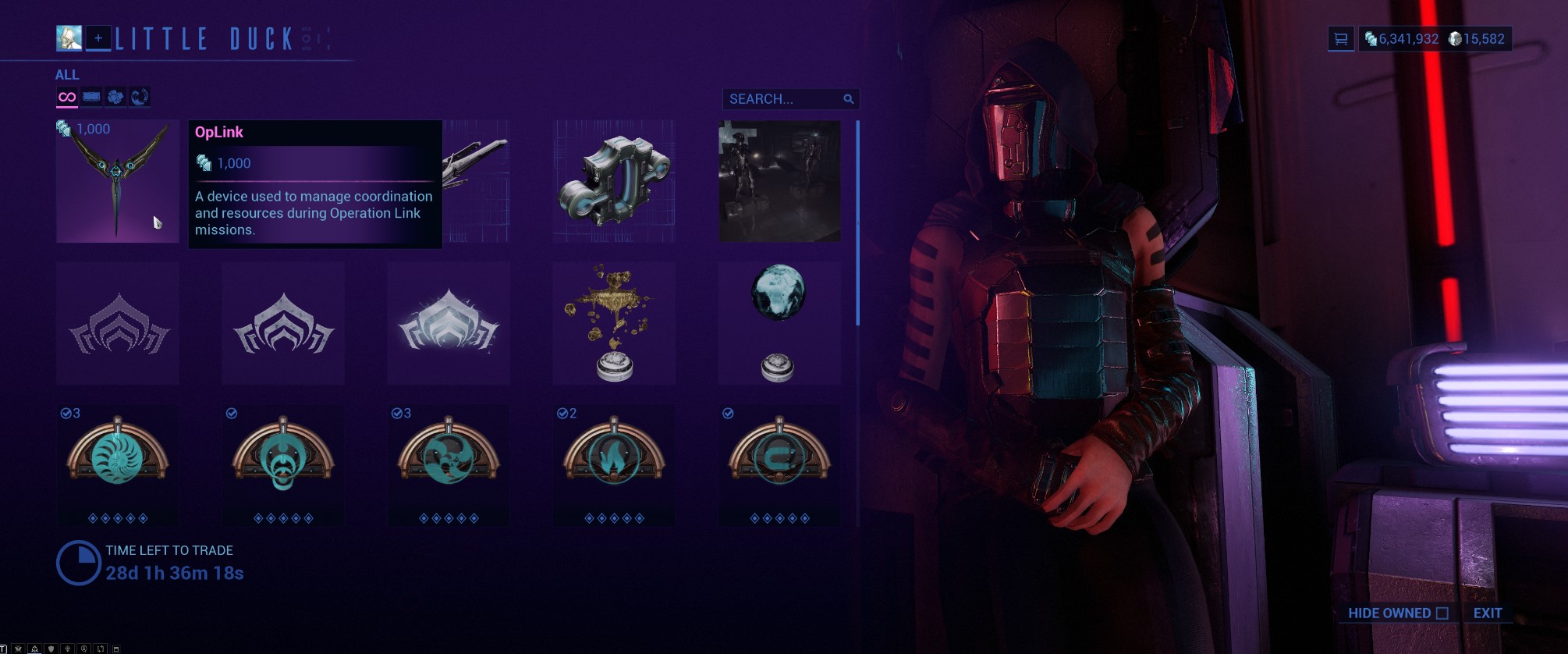Switch to the ALL category tab

(x=67, y=75)
